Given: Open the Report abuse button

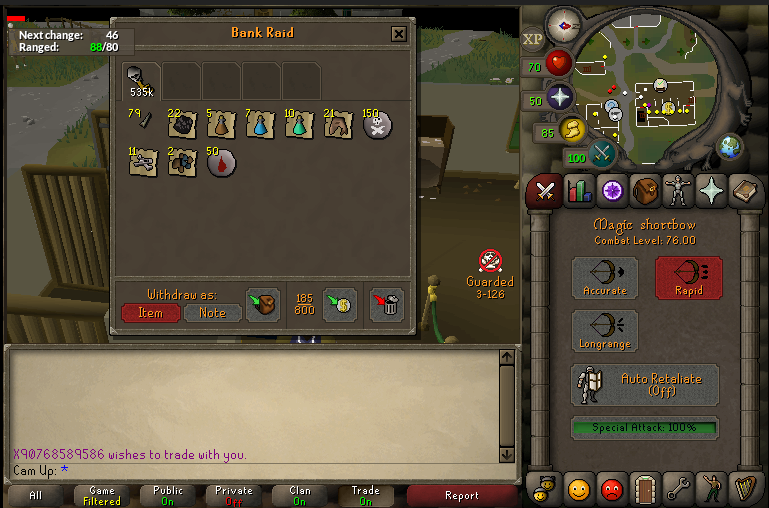Looking at the screenshot, I should 461,495.
